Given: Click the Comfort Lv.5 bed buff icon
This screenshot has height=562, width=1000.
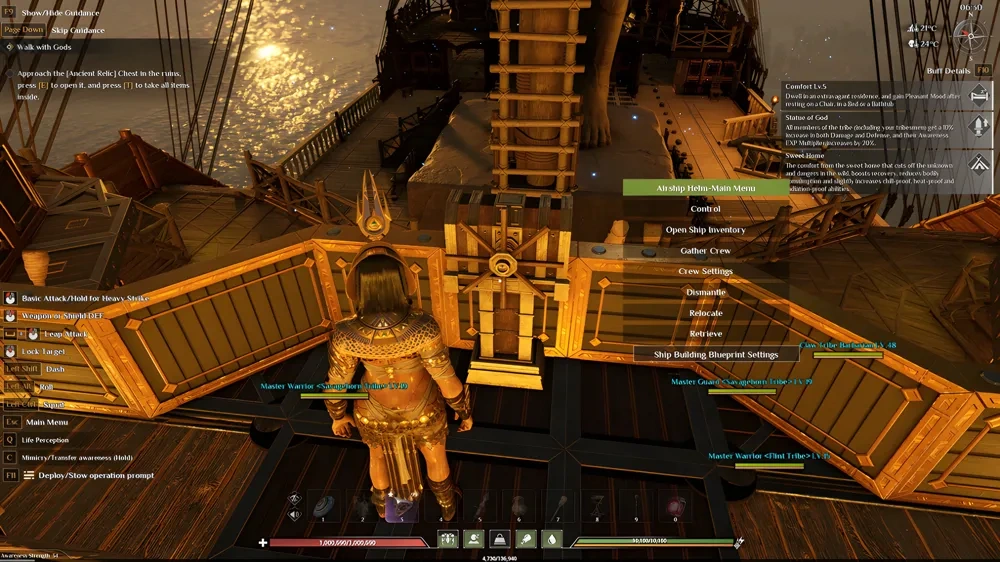Looking at the screenshot, I should point(979,93).
